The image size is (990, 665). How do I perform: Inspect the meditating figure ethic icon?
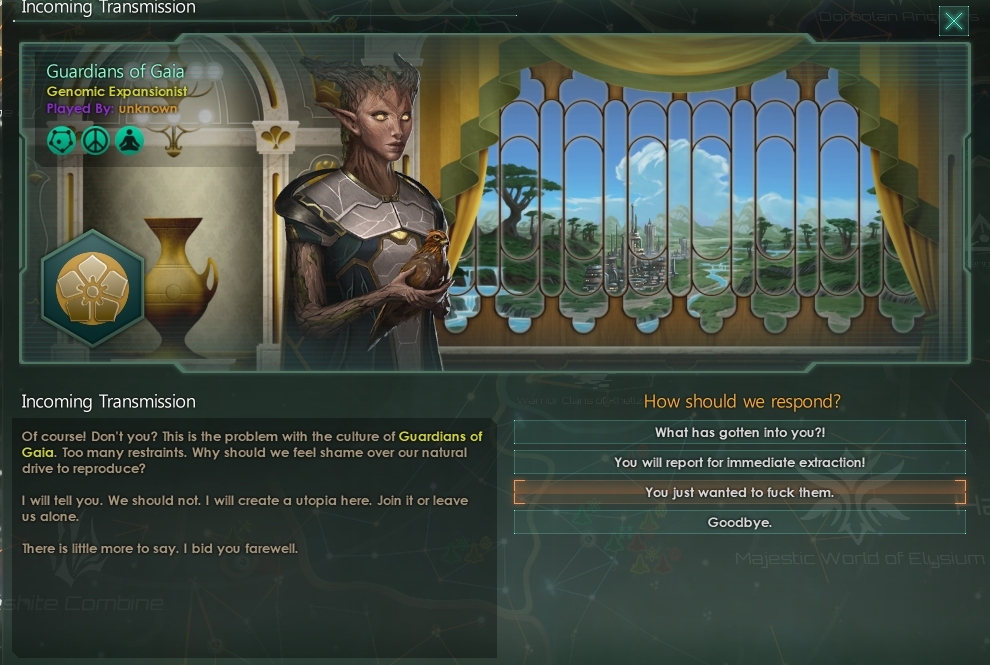pyautogui.click(x=129, y=141)
